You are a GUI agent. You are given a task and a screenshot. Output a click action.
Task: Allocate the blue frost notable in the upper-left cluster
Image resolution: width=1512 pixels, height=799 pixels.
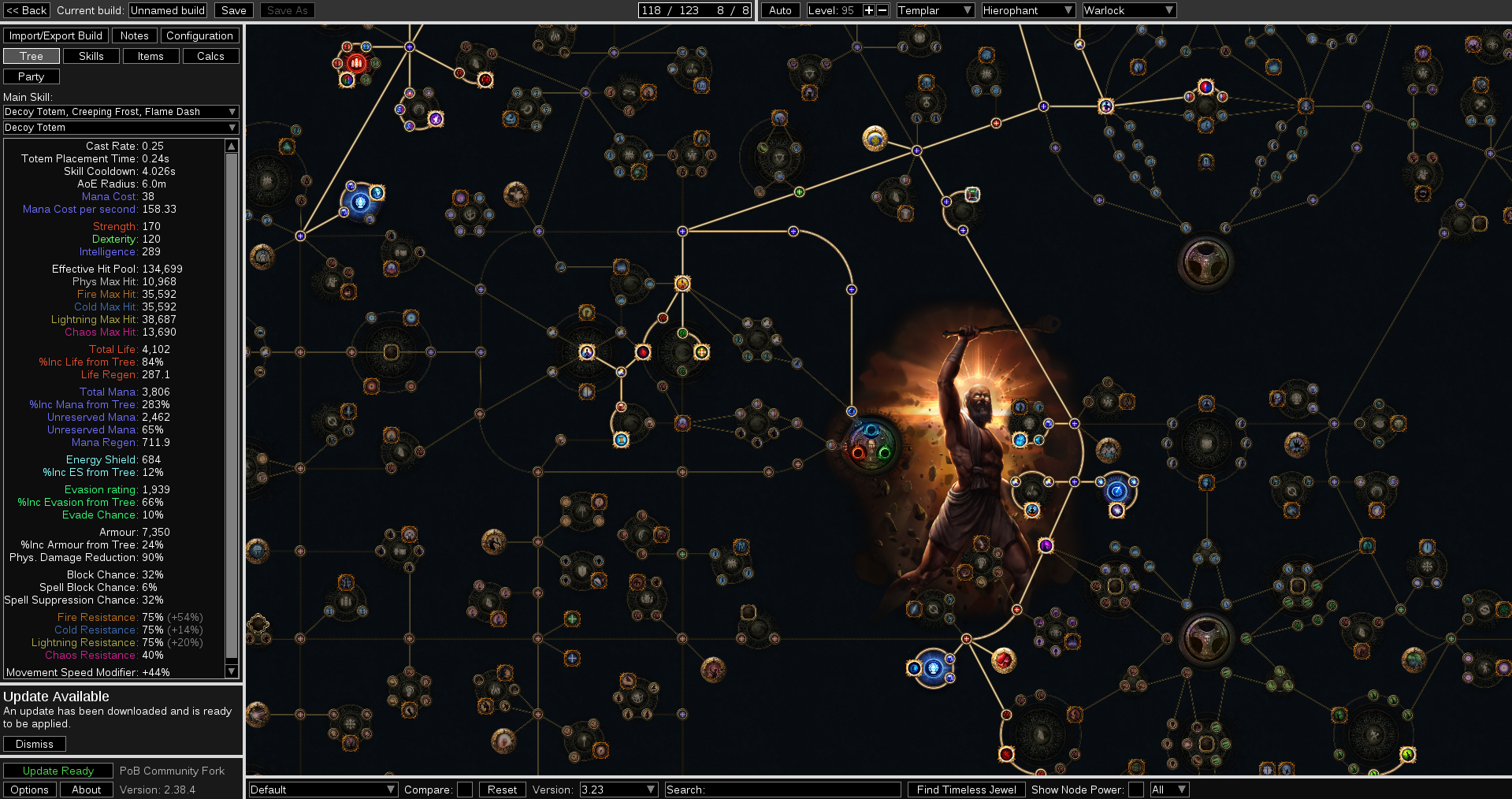click(359, 201)
